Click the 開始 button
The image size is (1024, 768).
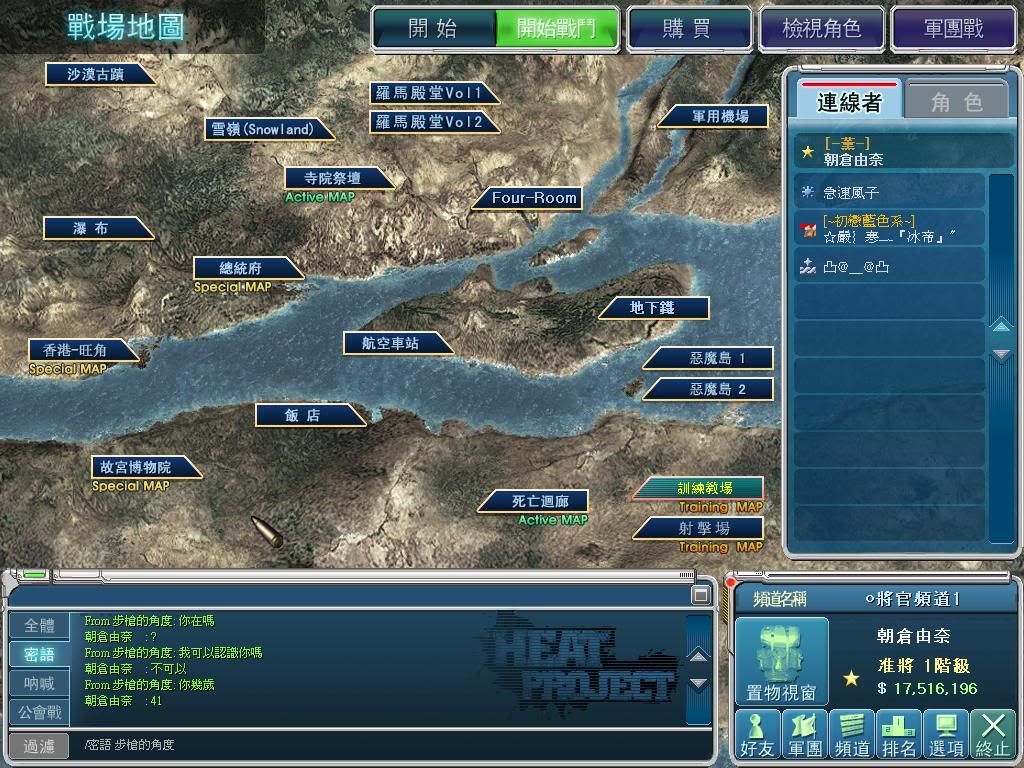coord(433,28)
